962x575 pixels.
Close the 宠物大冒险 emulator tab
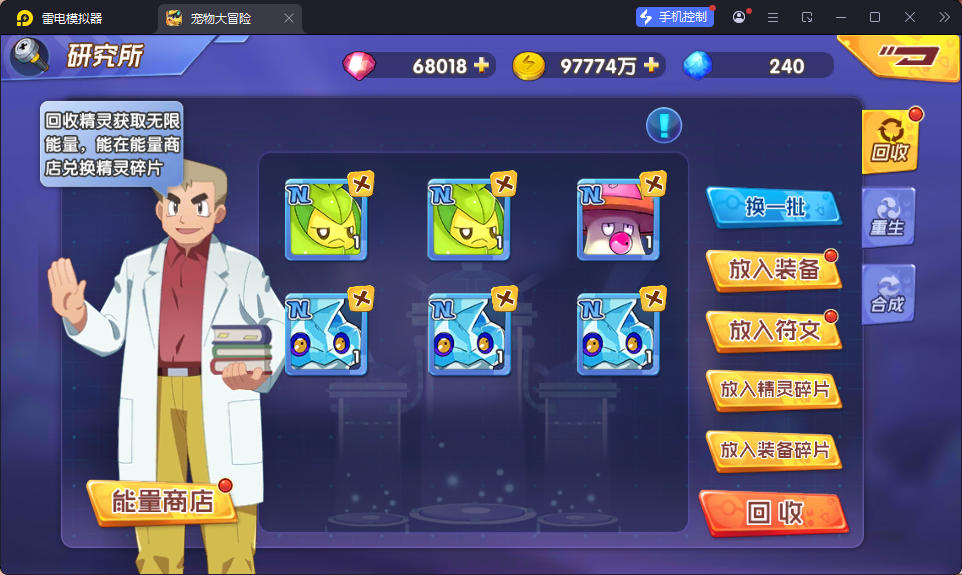tap(289, 18)
